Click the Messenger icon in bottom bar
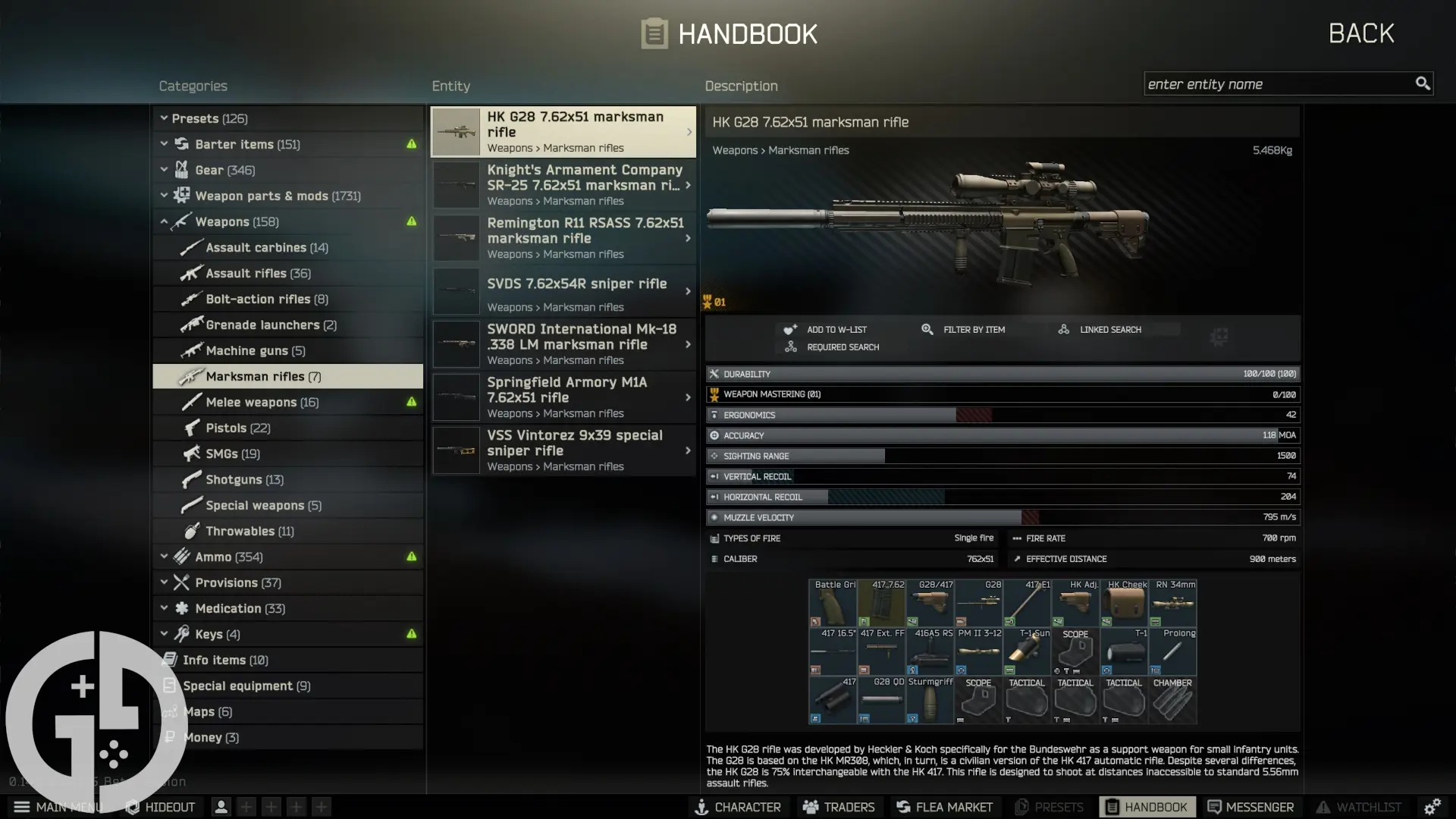Viewport: 1456px width, 819px height. pyautogui.click(x=1213, y=807)
